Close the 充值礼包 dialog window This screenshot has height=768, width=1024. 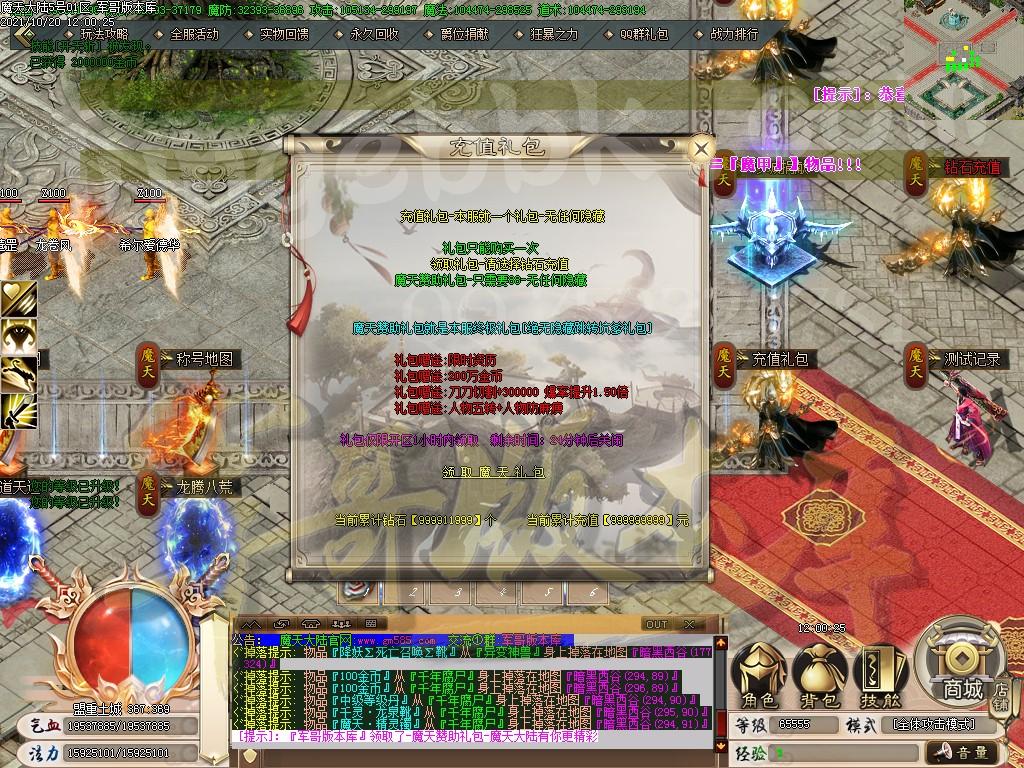tap(702, 149)
